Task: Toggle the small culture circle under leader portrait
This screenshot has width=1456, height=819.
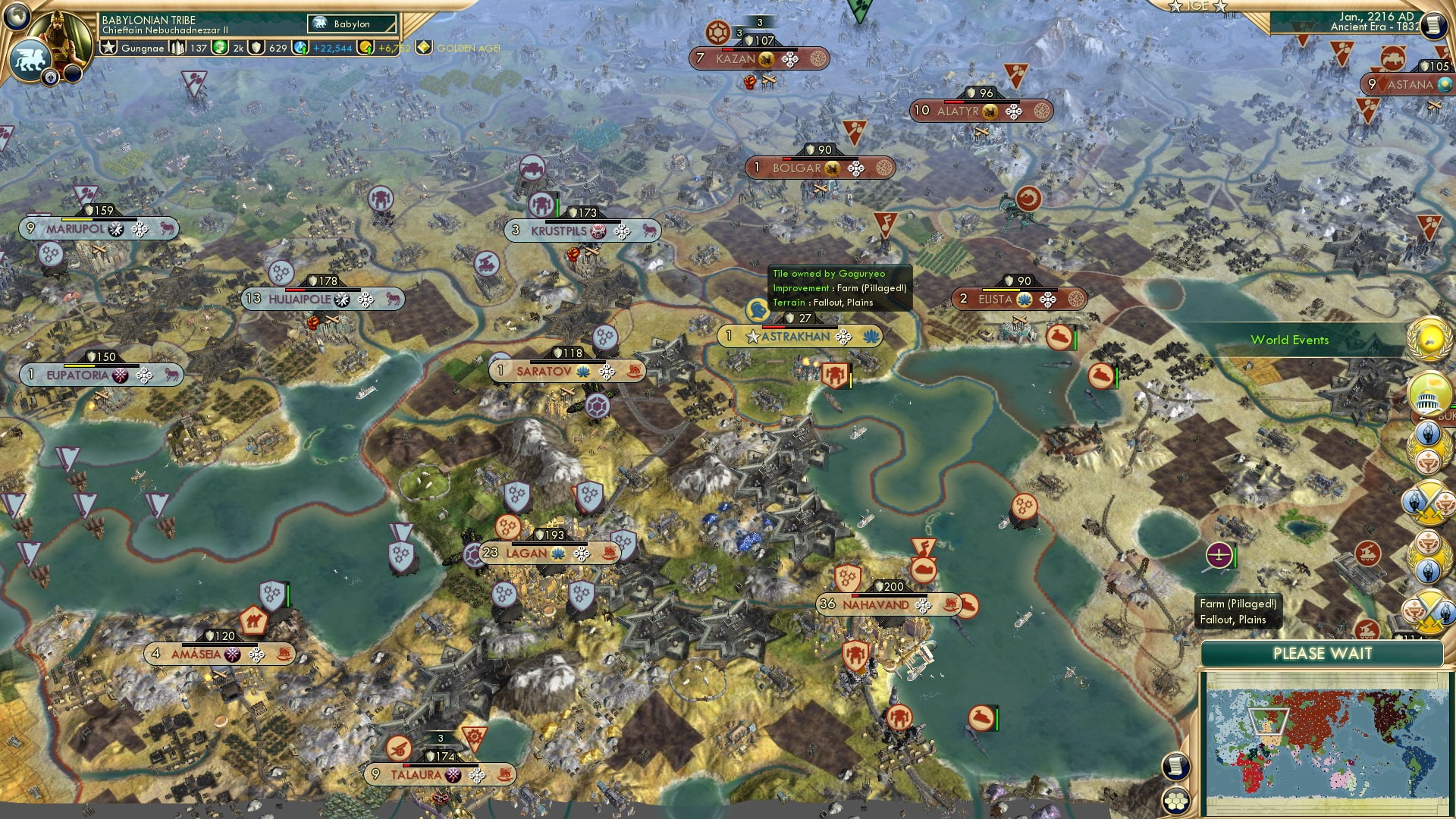Action: pyautogui.click(x=51, y=77)
